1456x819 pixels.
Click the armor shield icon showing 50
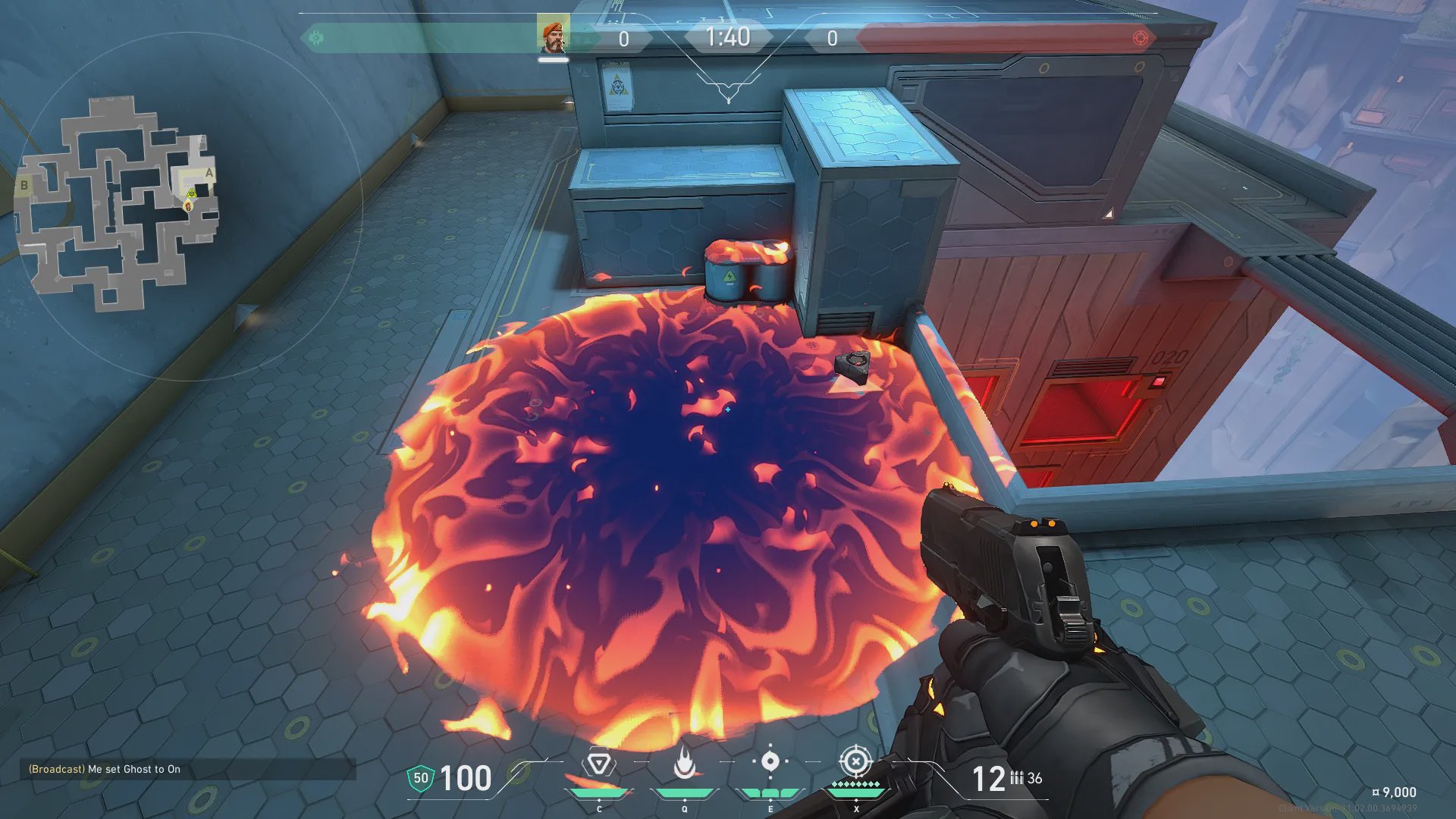[x=421, y=778]
